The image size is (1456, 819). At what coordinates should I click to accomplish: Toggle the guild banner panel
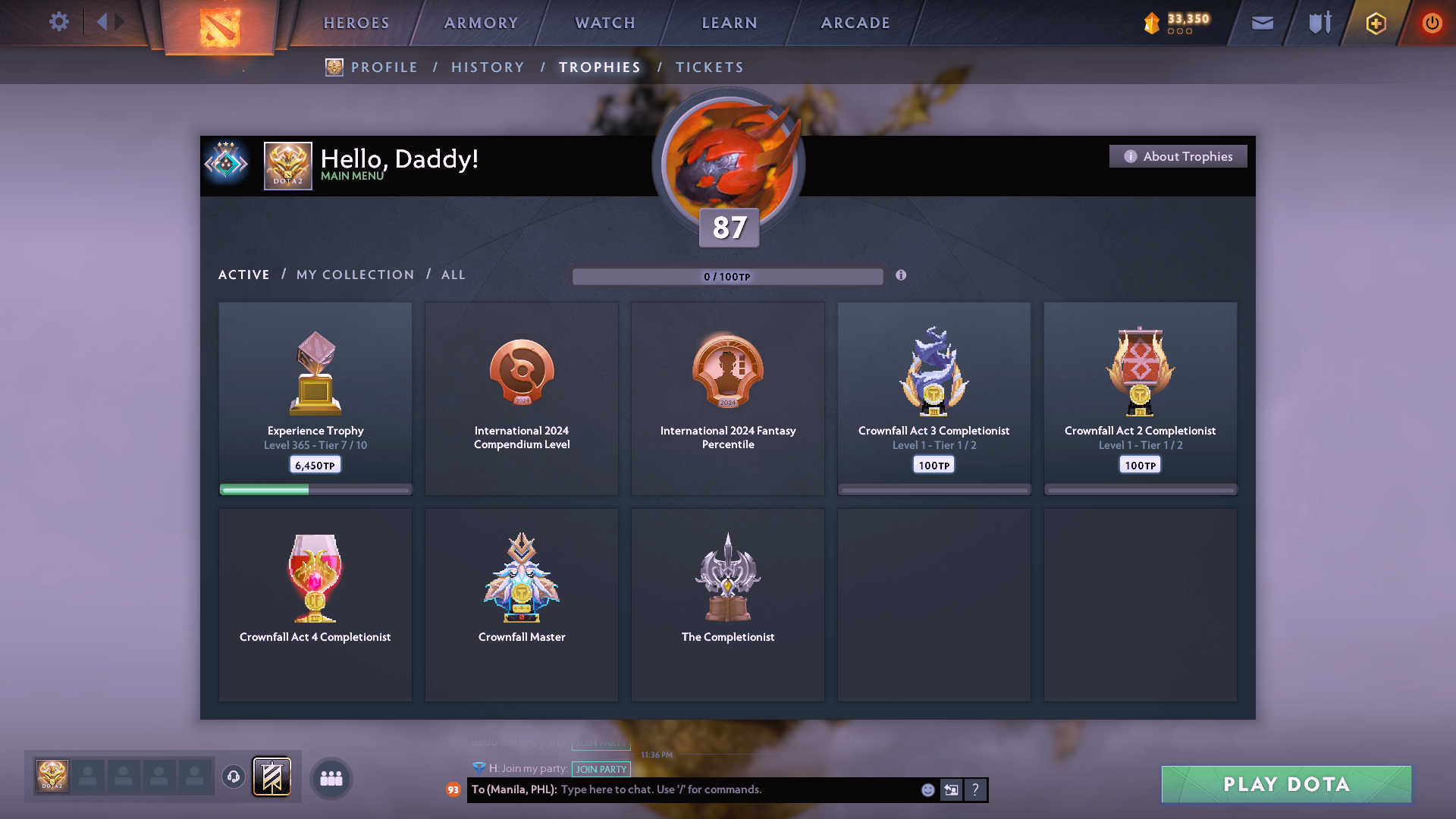(271, 777)
